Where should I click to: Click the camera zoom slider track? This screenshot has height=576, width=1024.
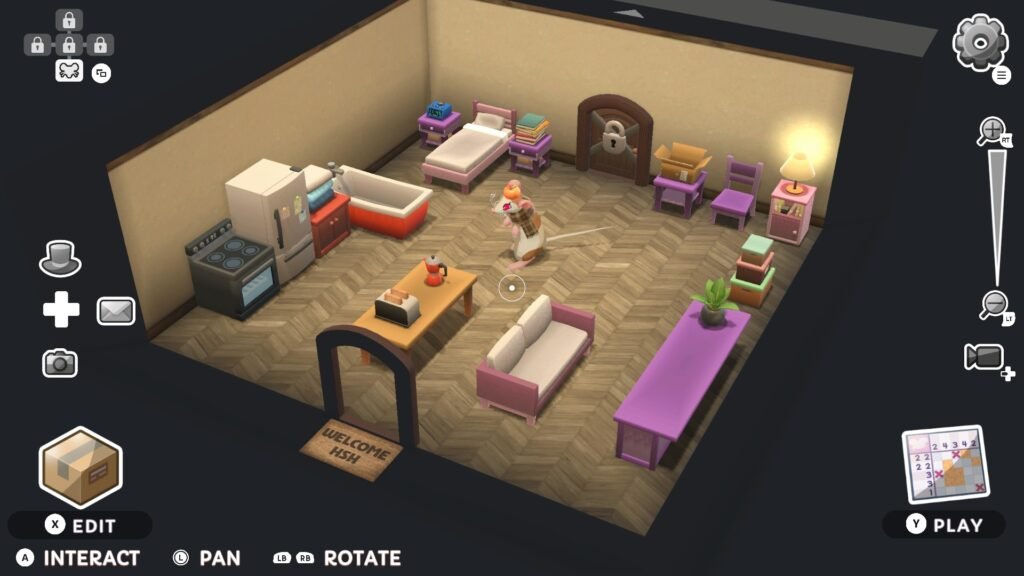995,215
